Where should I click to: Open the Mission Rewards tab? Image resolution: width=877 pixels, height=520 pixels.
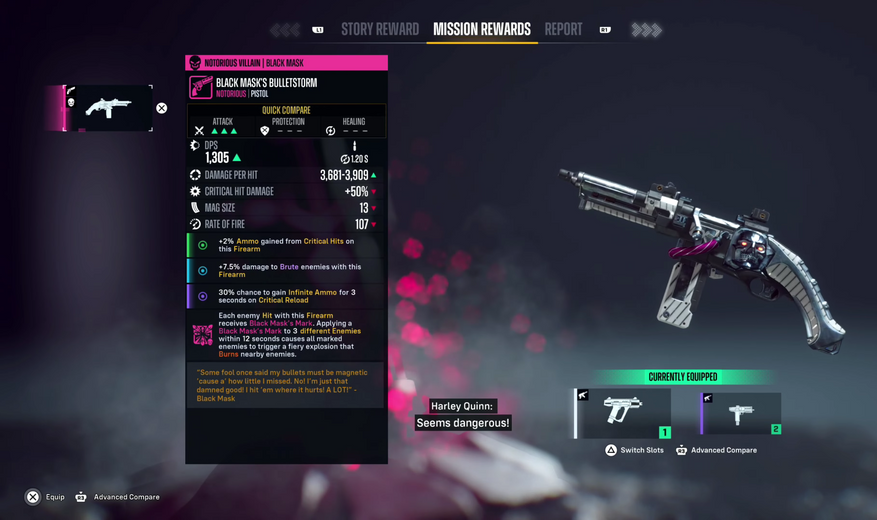(481, 30)
